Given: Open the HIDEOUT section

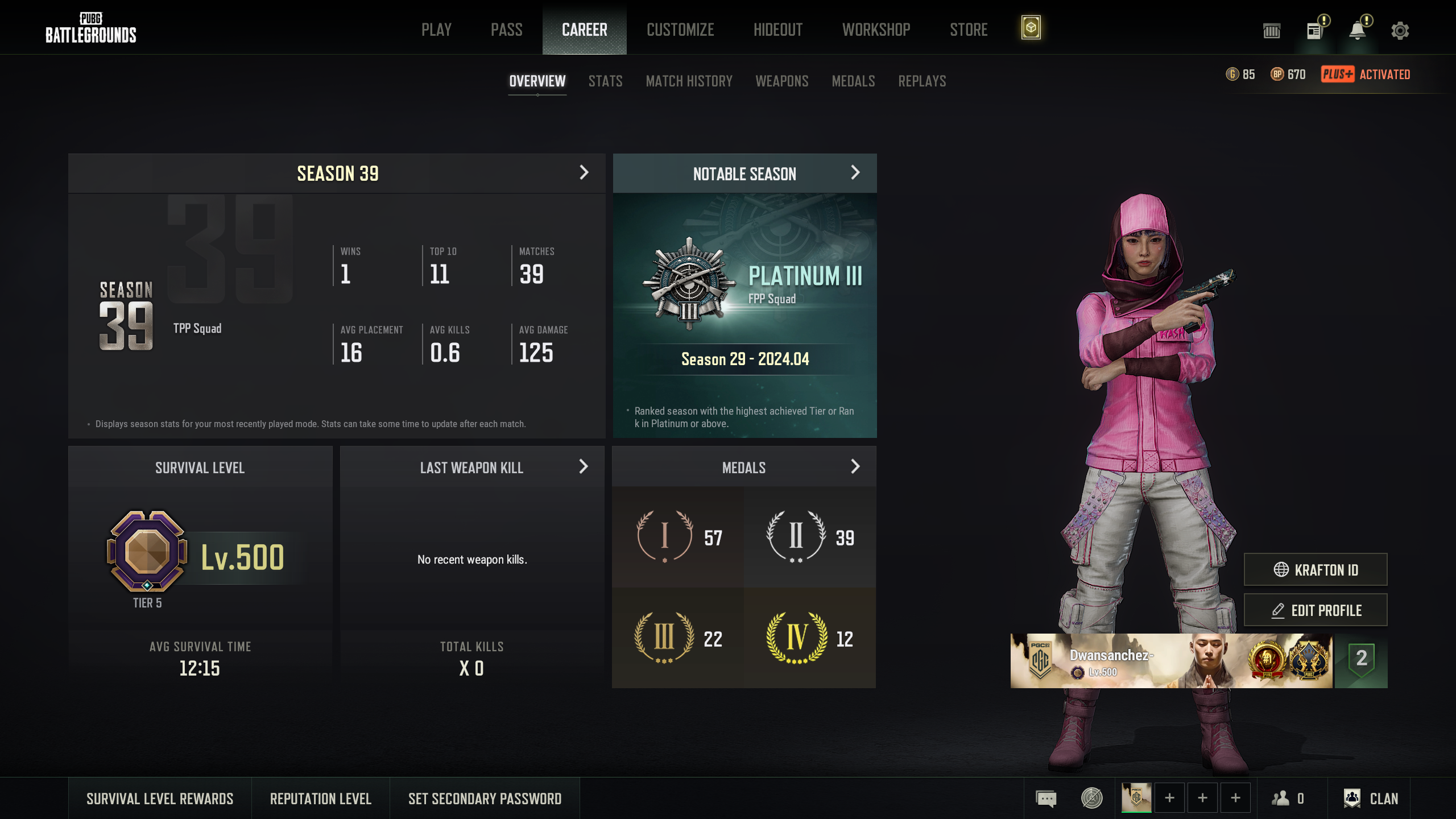Looking at the screenshot, I should (777, 30).
